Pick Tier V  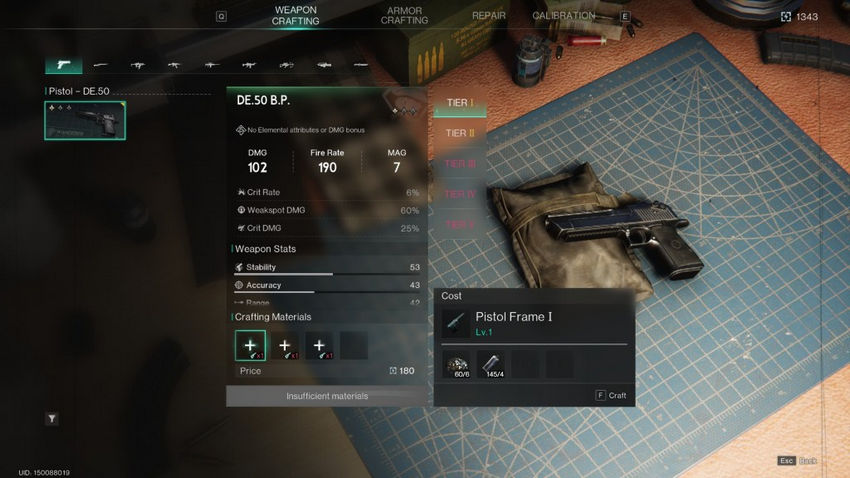[459, 225]
